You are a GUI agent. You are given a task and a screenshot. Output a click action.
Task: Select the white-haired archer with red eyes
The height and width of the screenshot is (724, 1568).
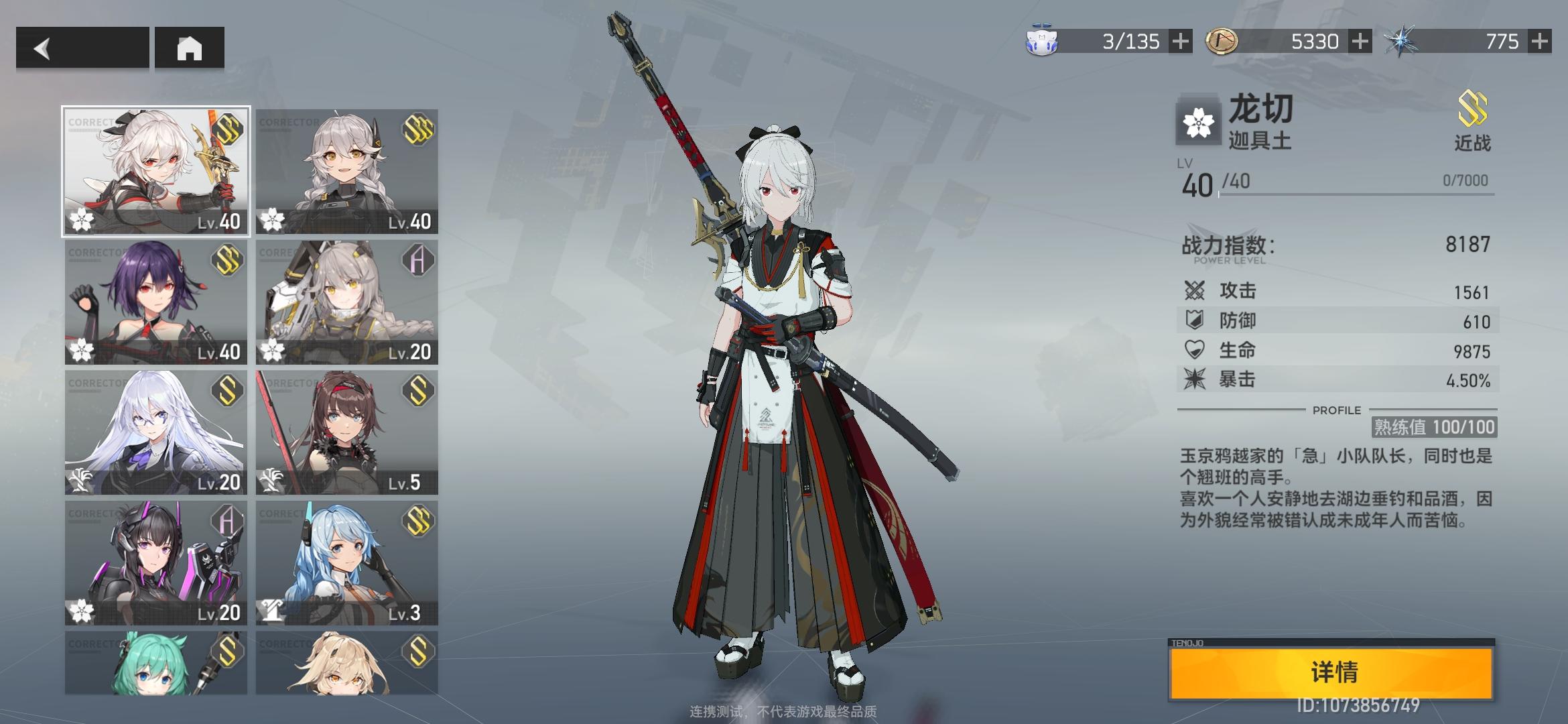click(156, 172)
